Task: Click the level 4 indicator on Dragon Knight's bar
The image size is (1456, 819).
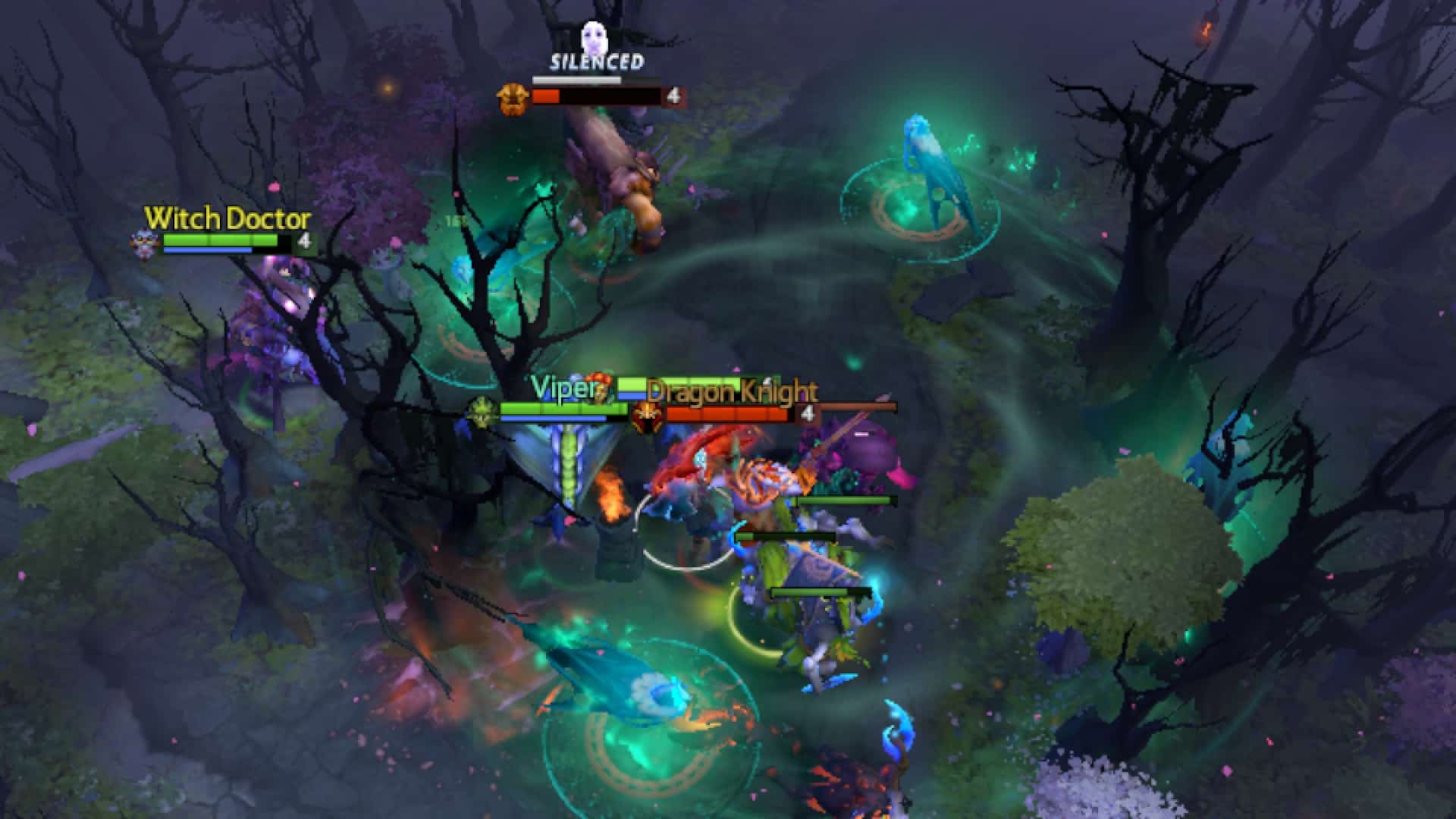Action: 808,413
